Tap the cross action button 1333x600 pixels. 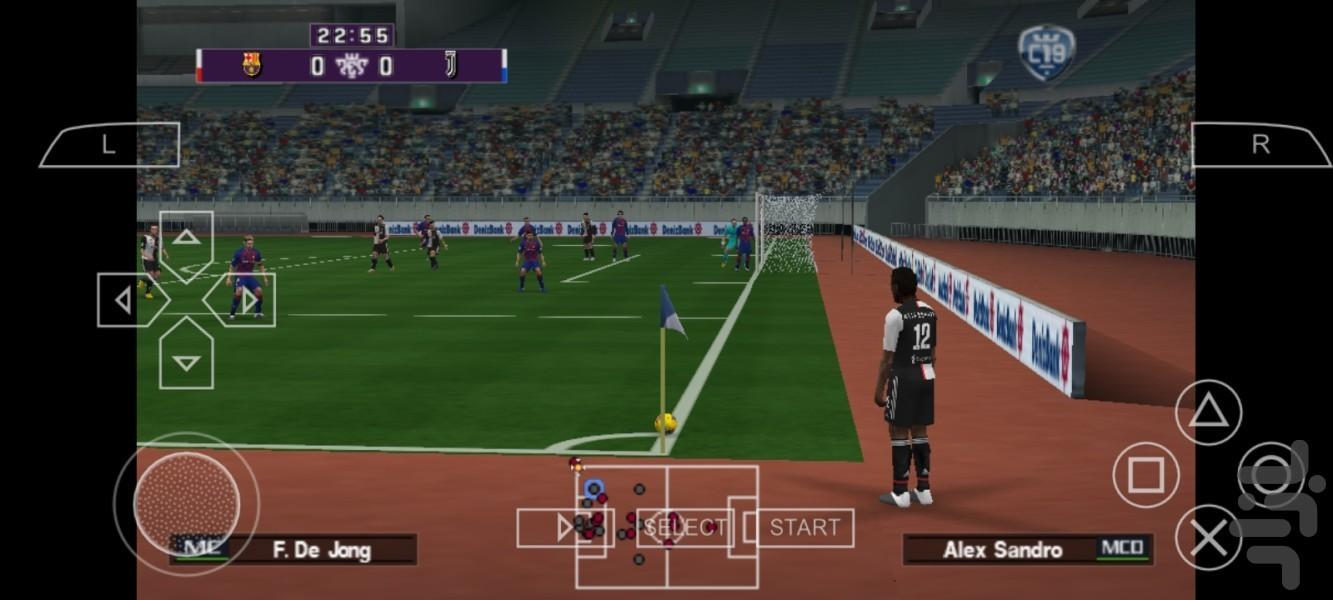coord(1208,538)
